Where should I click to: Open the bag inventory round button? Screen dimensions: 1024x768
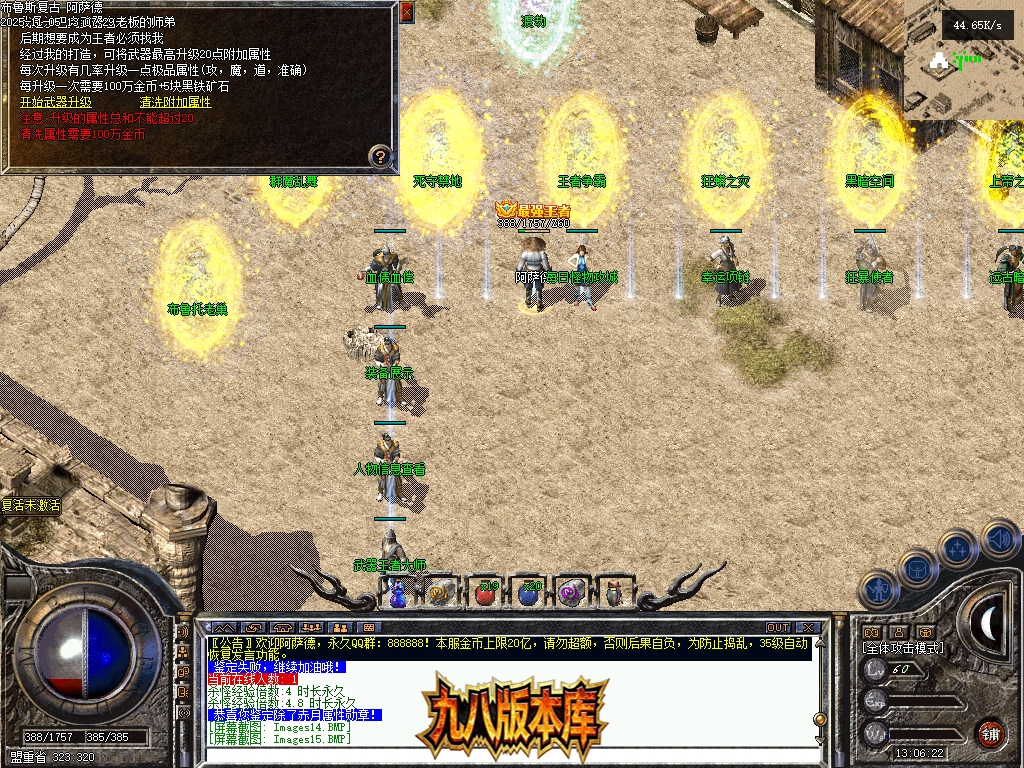pyautogui.click(x=918, y=568)
